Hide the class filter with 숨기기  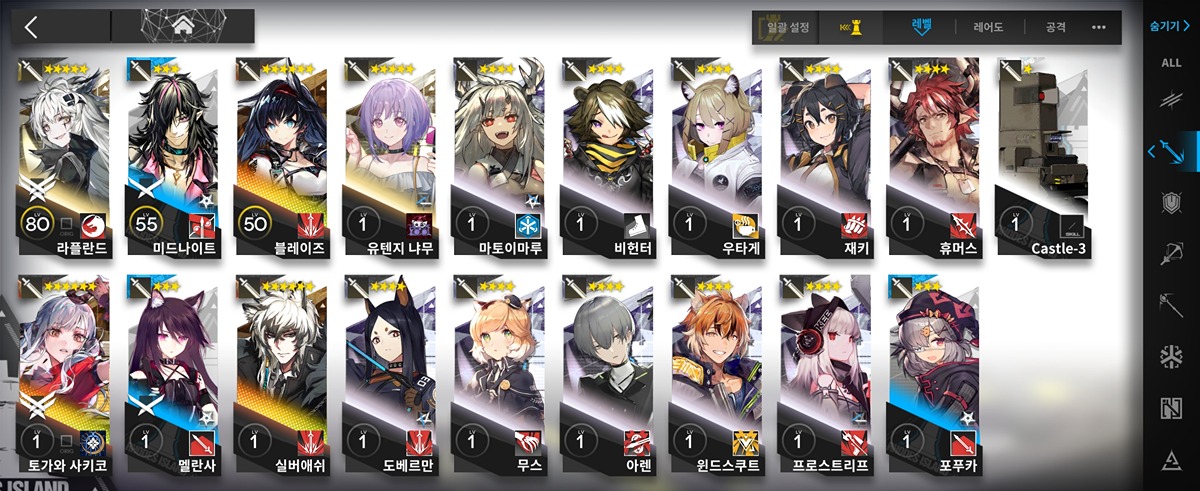tap(1170, 26)
